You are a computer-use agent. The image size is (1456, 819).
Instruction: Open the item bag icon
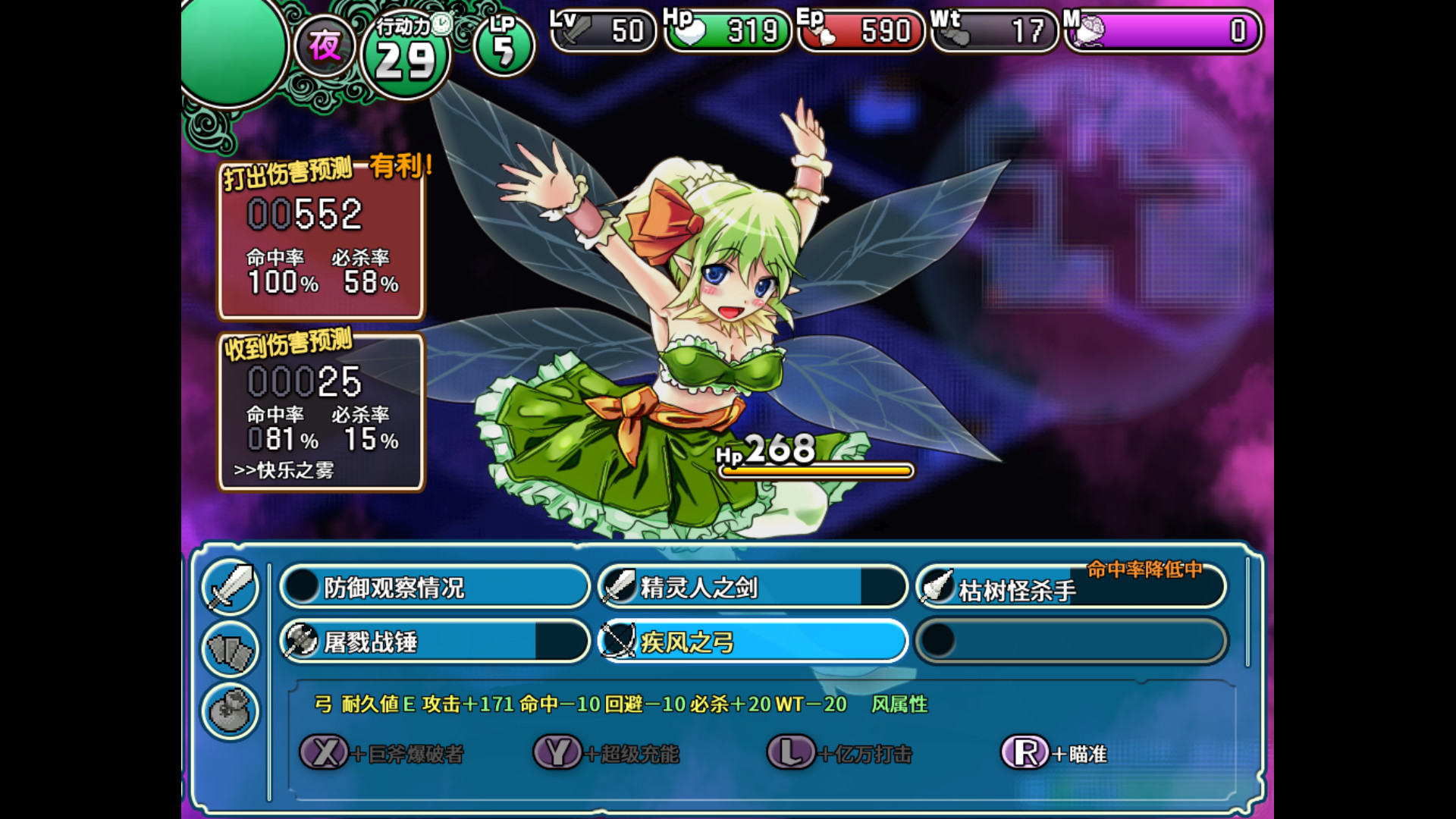[x=230, y=711]
